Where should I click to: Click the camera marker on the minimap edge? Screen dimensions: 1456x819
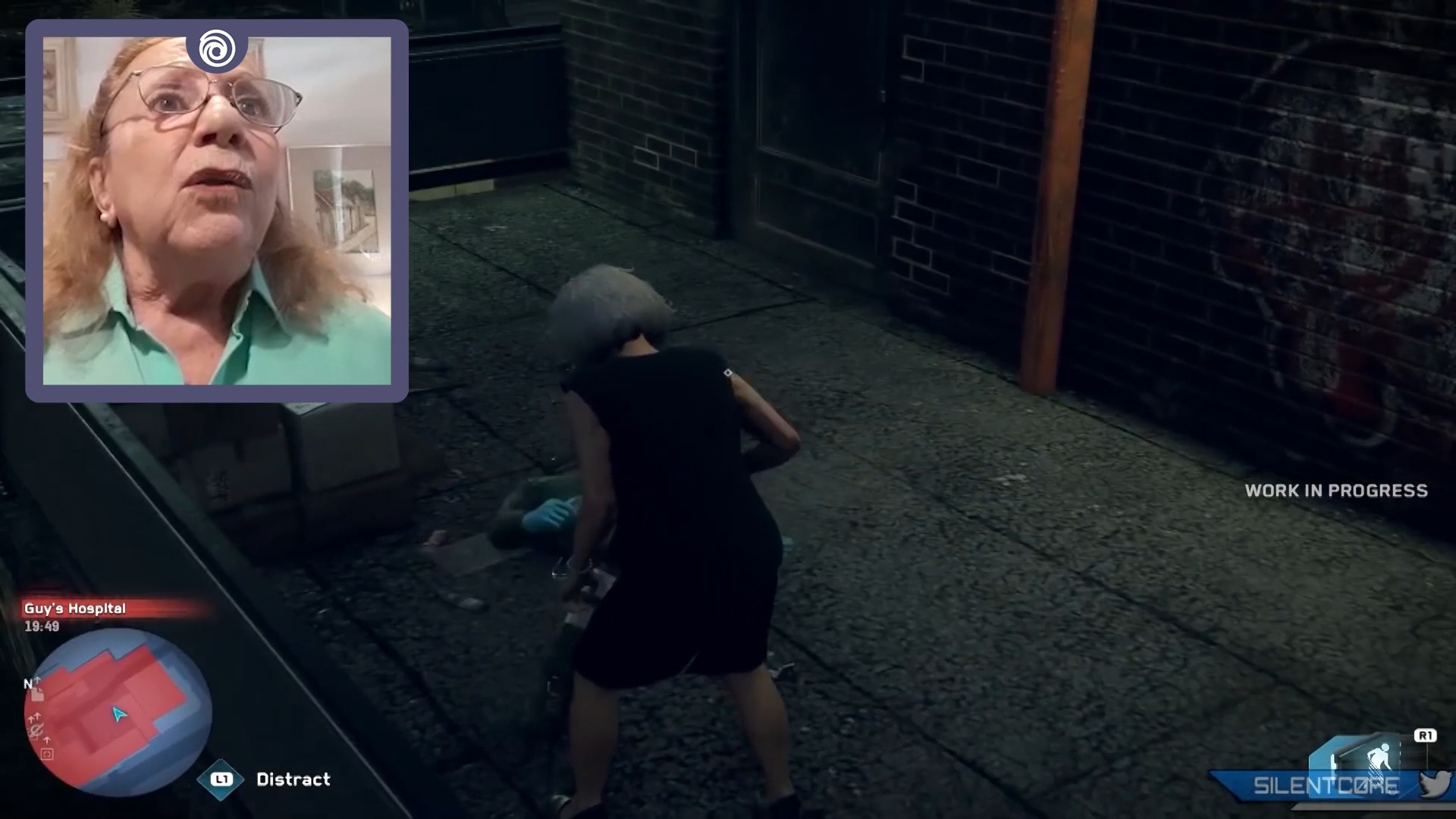[47, 755]
